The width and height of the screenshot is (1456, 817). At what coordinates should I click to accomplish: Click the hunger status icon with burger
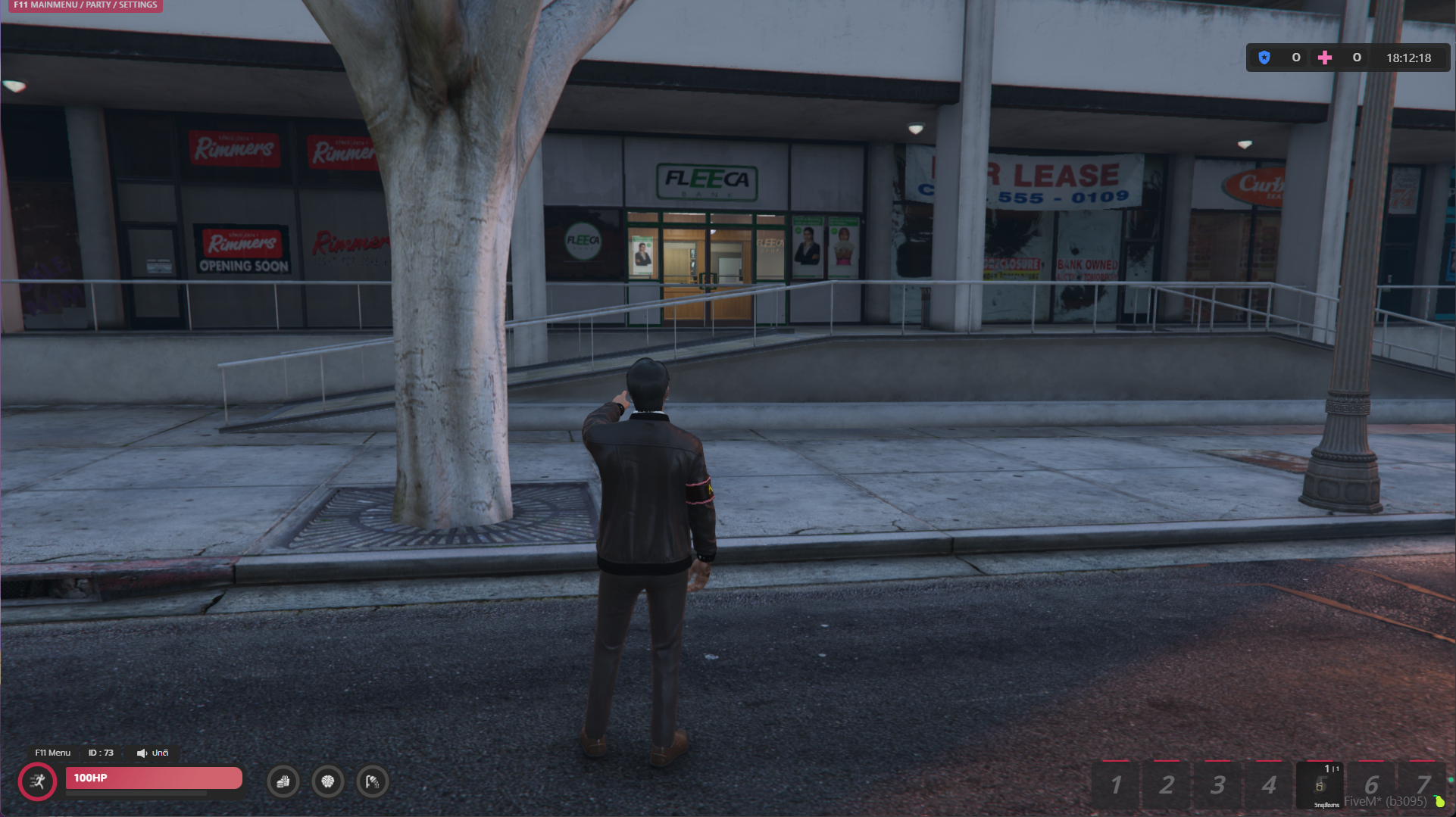[283, 781]
